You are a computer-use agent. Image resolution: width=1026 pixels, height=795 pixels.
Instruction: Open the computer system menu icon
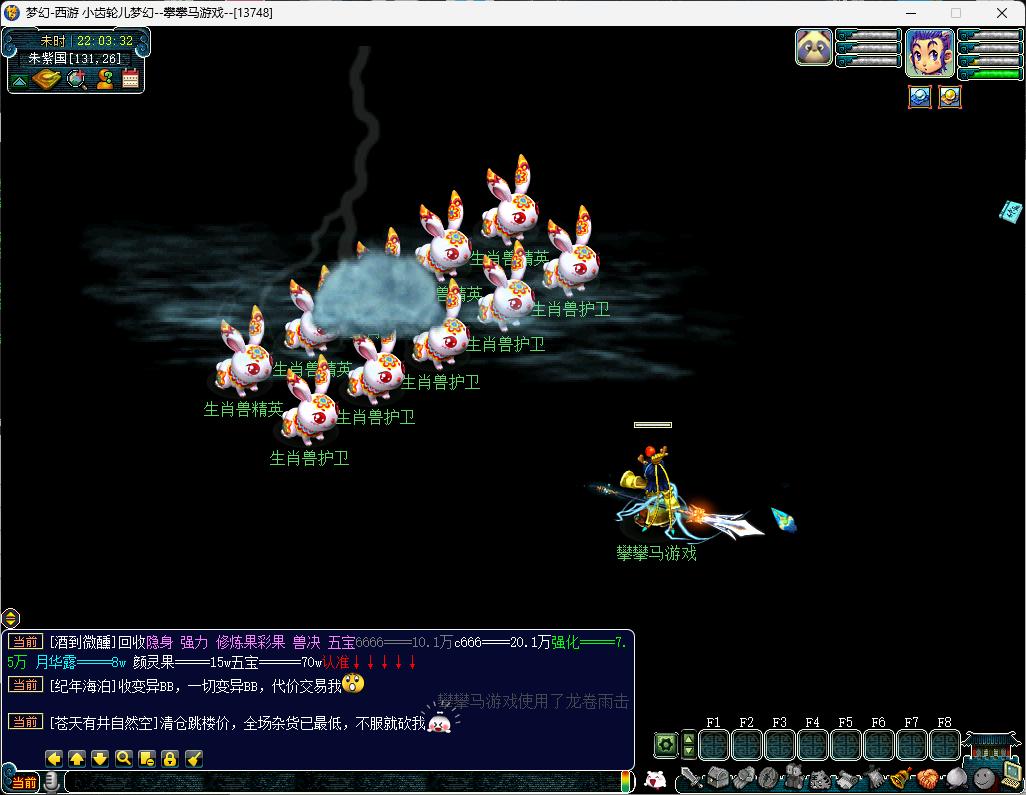point(1010,773)
